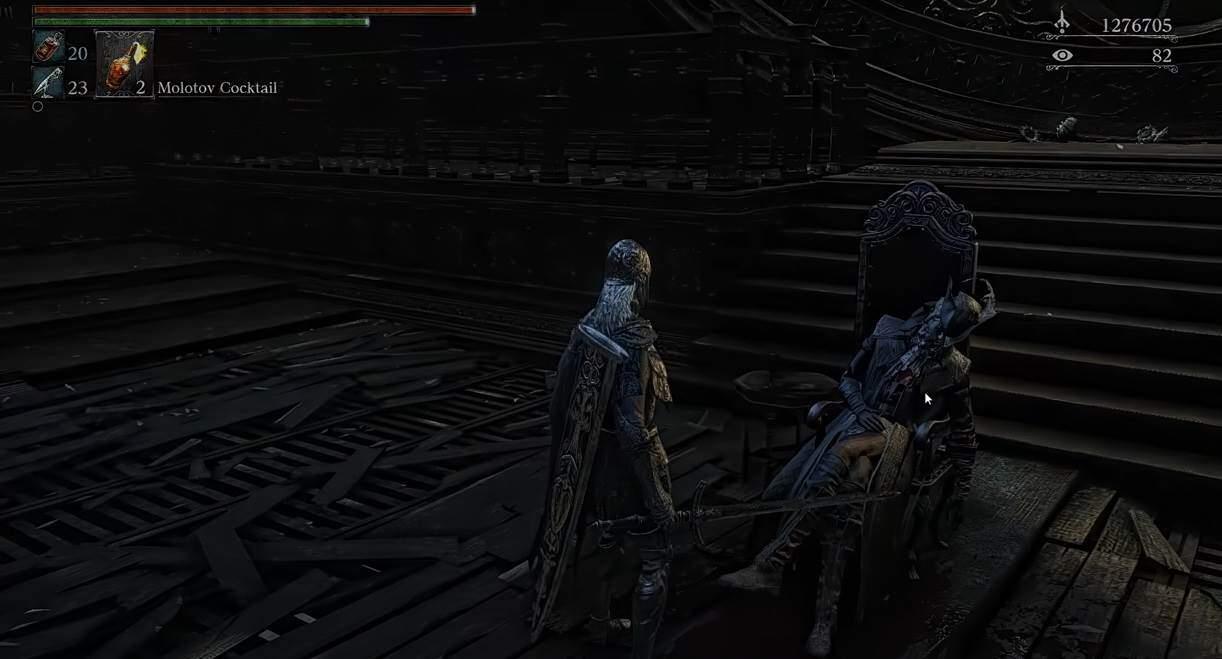Image resolution: width=1222 pixels, height=659 pixels.
Task: Select the Molotov Cocktail quick item slot
Action: coord(124,64)
